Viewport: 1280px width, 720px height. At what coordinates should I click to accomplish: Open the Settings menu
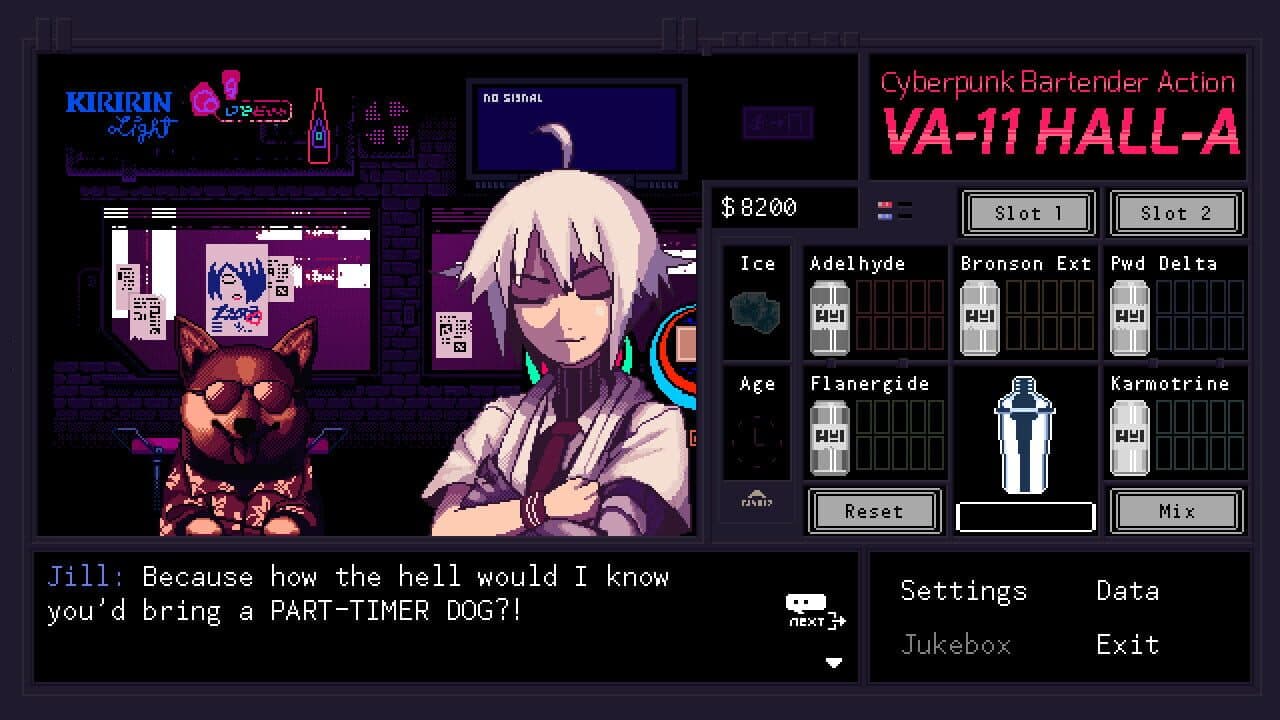[x=963, y=591]
